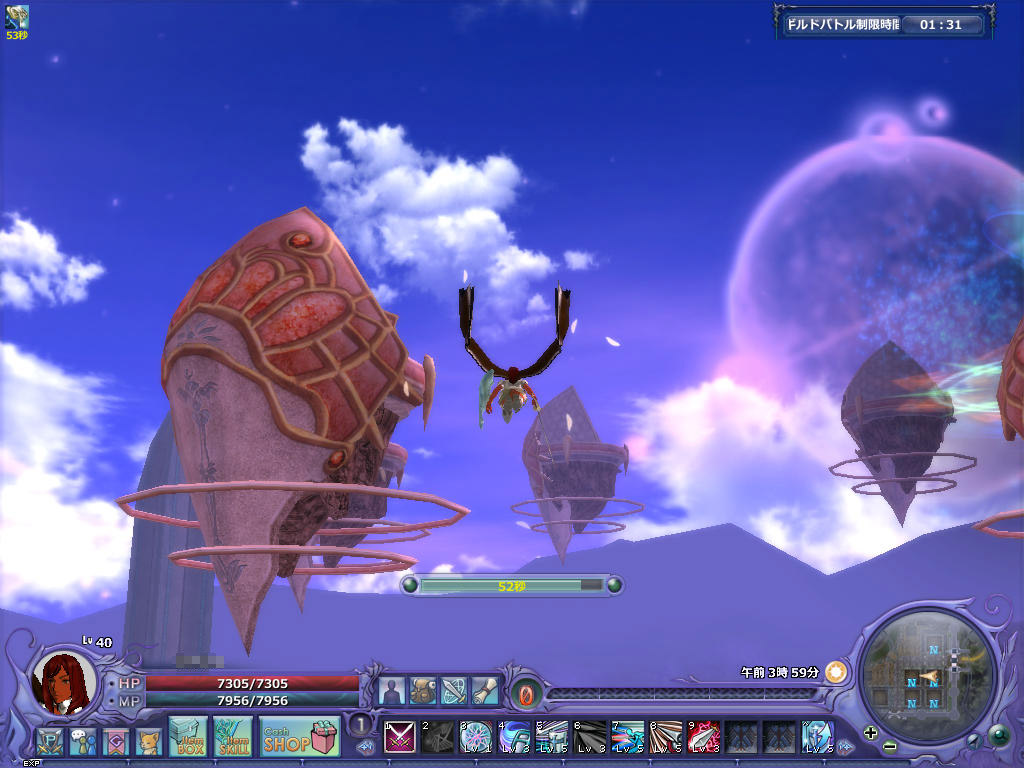Open the backpack inventory icon

pyautogui.click(x=423, y=691)
